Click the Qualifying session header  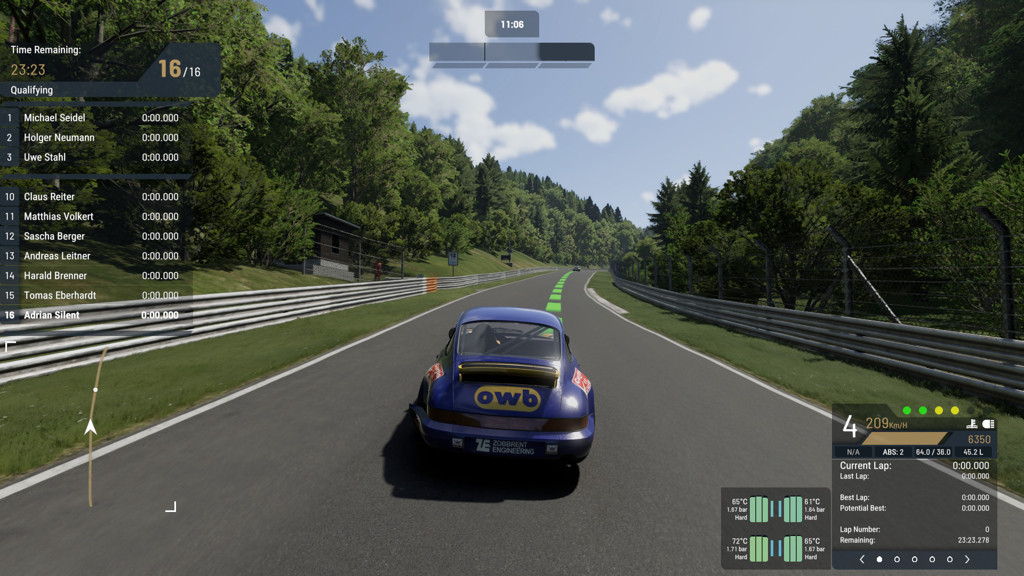tap(32, 90)
